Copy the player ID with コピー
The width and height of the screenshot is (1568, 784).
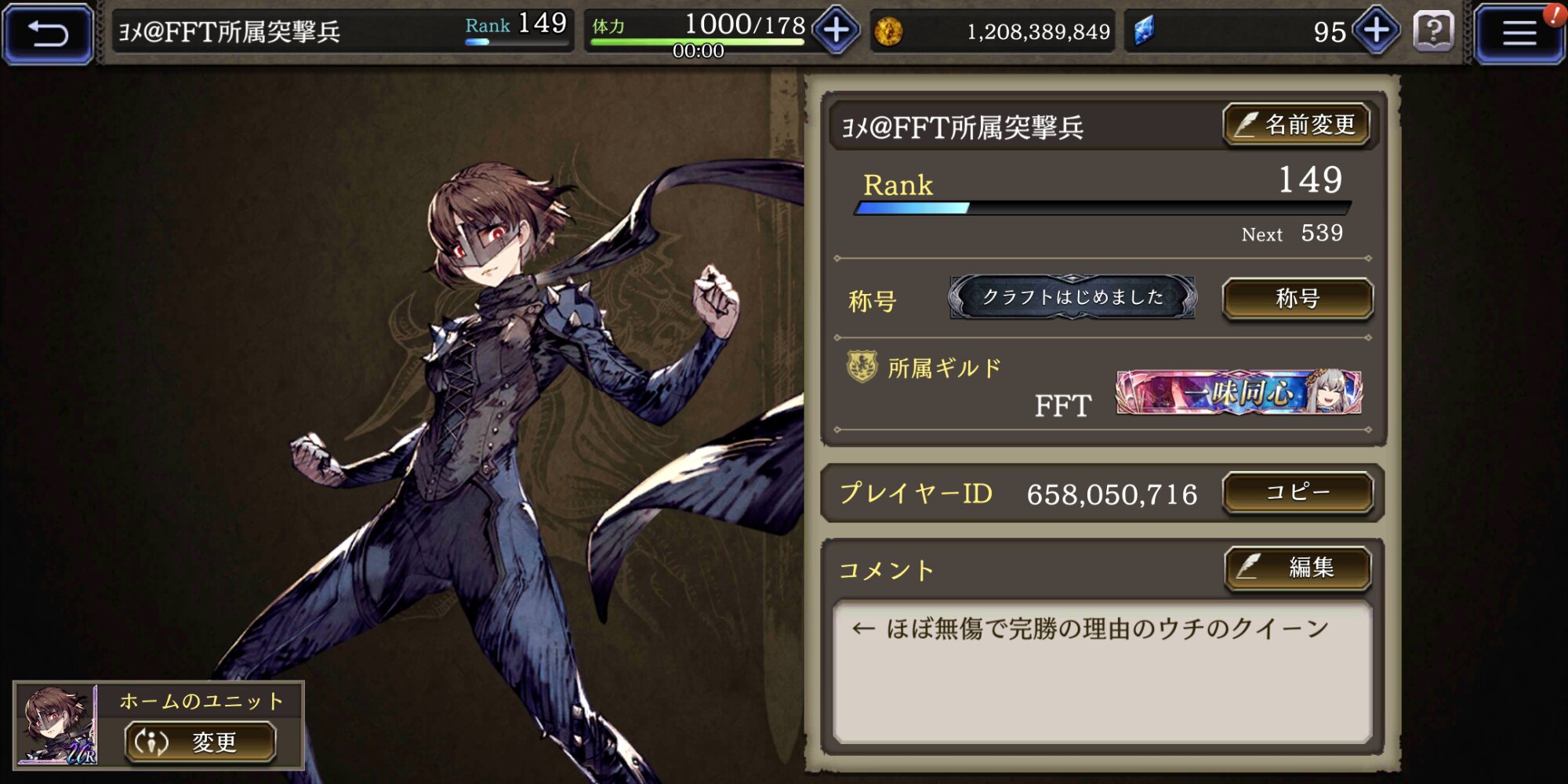click(1298, 492)
